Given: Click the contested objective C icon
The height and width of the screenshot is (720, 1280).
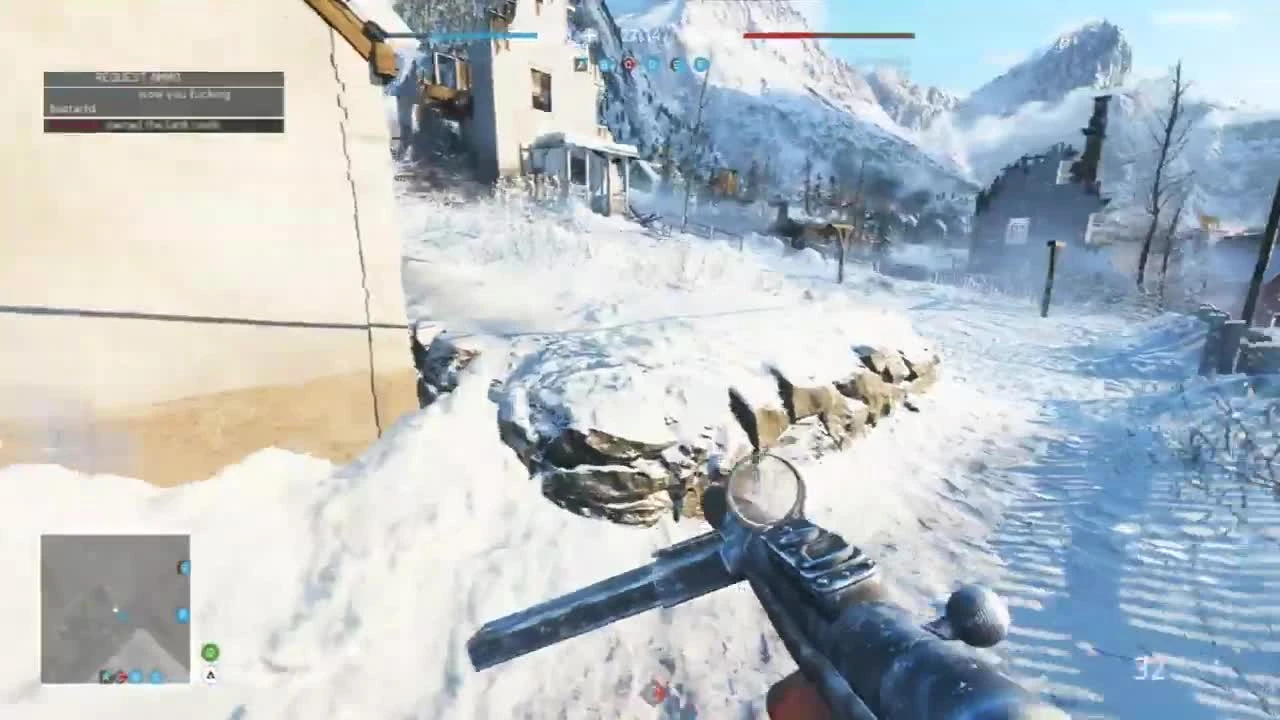Looking at the screenshot, I should click(x=628, y=64).
